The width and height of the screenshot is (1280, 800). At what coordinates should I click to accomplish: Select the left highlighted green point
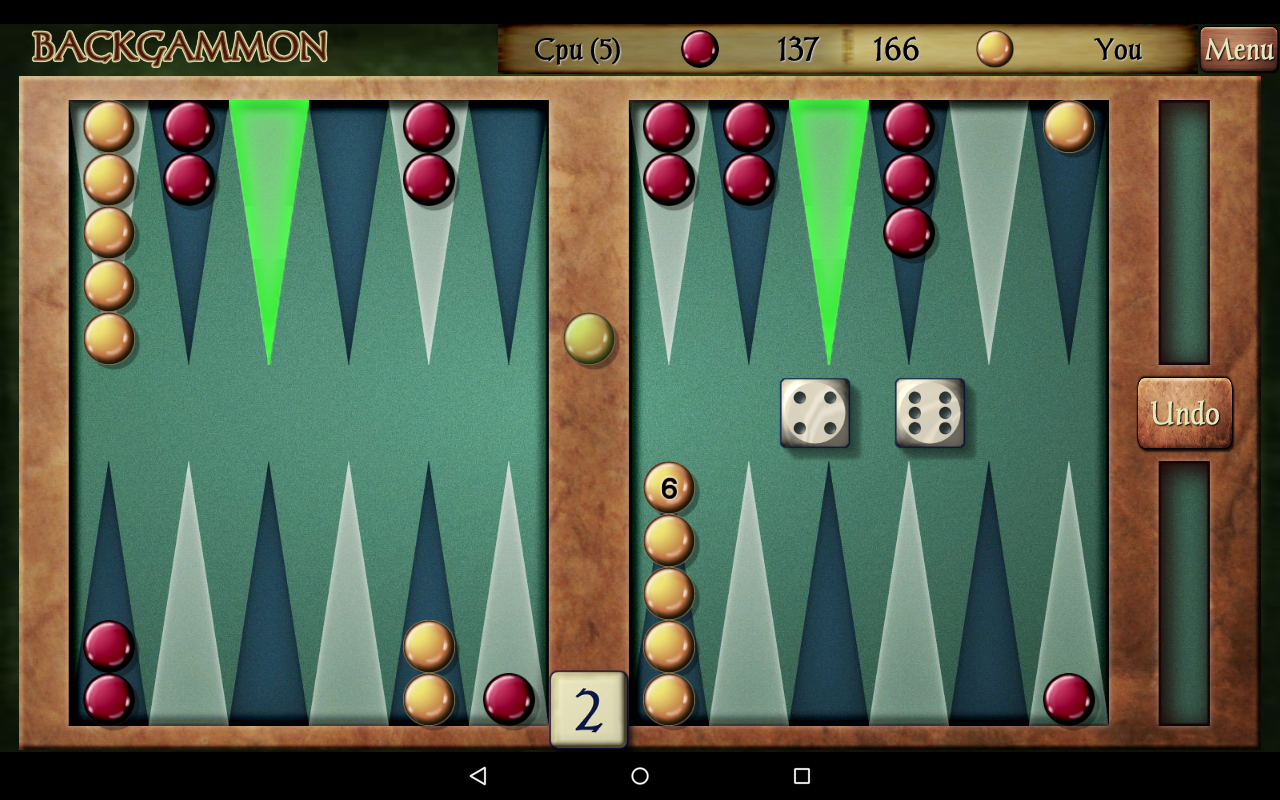[270, 200]
